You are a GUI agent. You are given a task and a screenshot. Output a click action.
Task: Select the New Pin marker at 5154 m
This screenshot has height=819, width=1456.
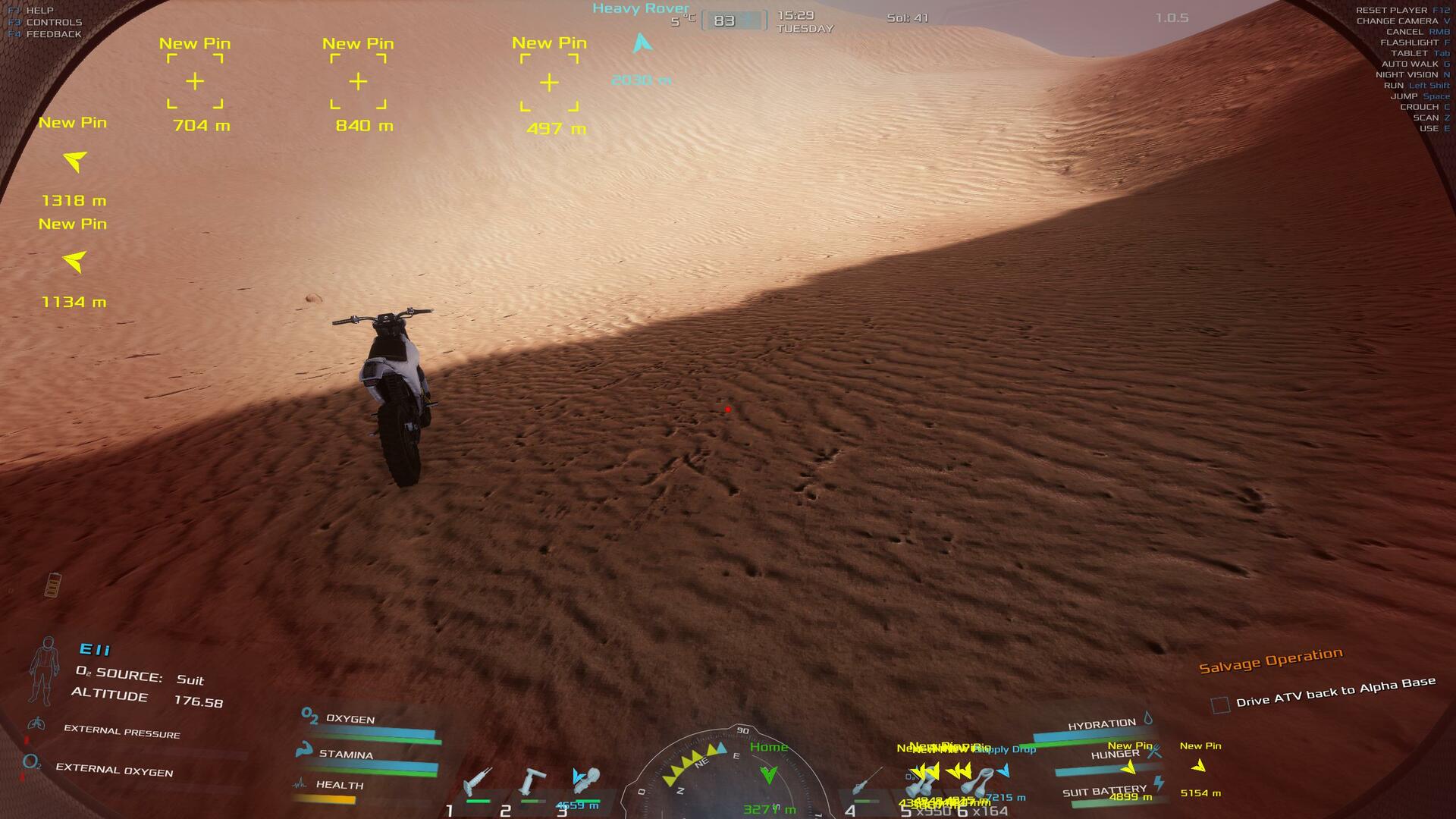1198,766
